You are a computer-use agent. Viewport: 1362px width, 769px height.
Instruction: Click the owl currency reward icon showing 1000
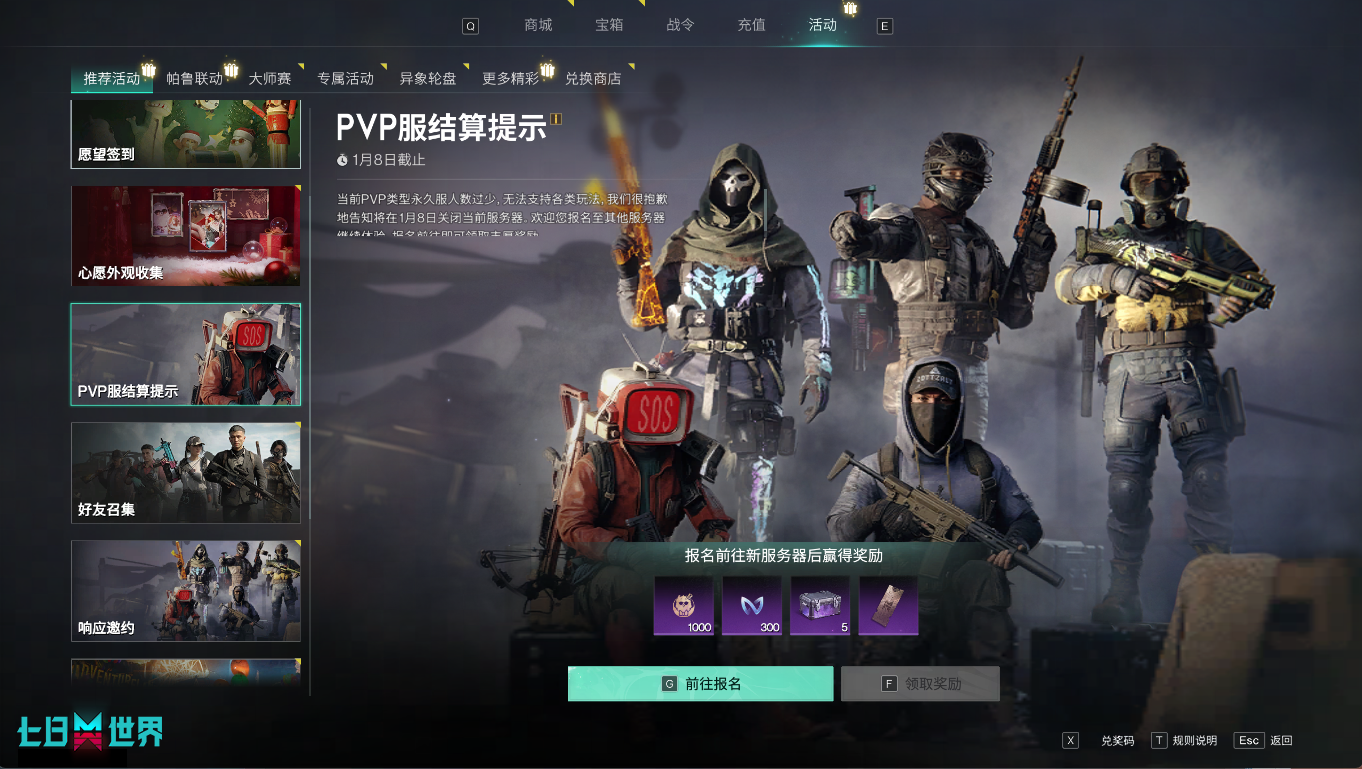(685, 605)
